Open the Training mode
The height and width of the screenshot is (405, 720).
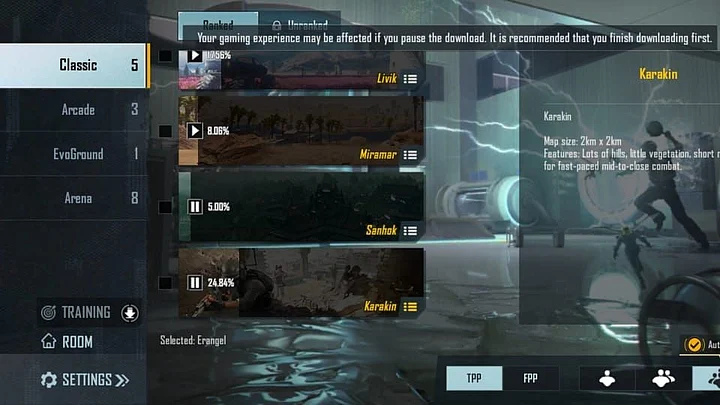point(85,312)
